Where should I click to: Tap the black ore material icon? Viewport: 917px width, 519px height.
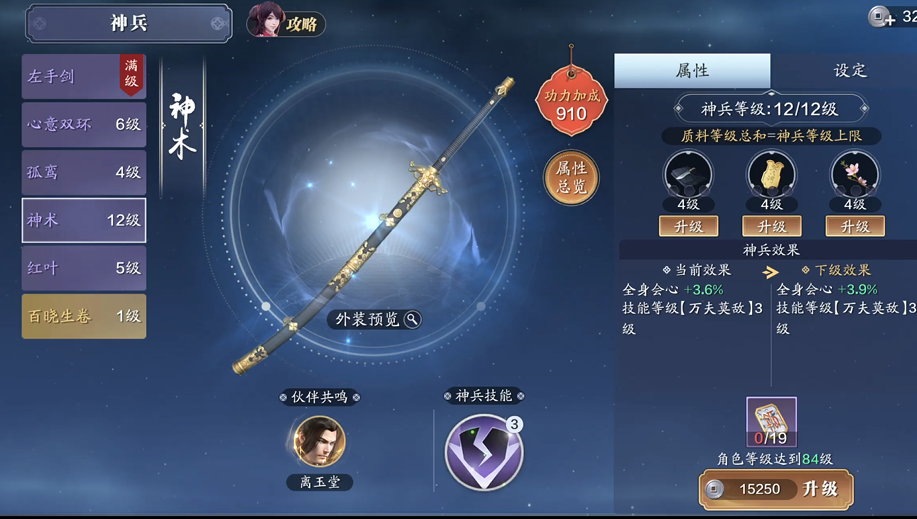click(688, 175)
